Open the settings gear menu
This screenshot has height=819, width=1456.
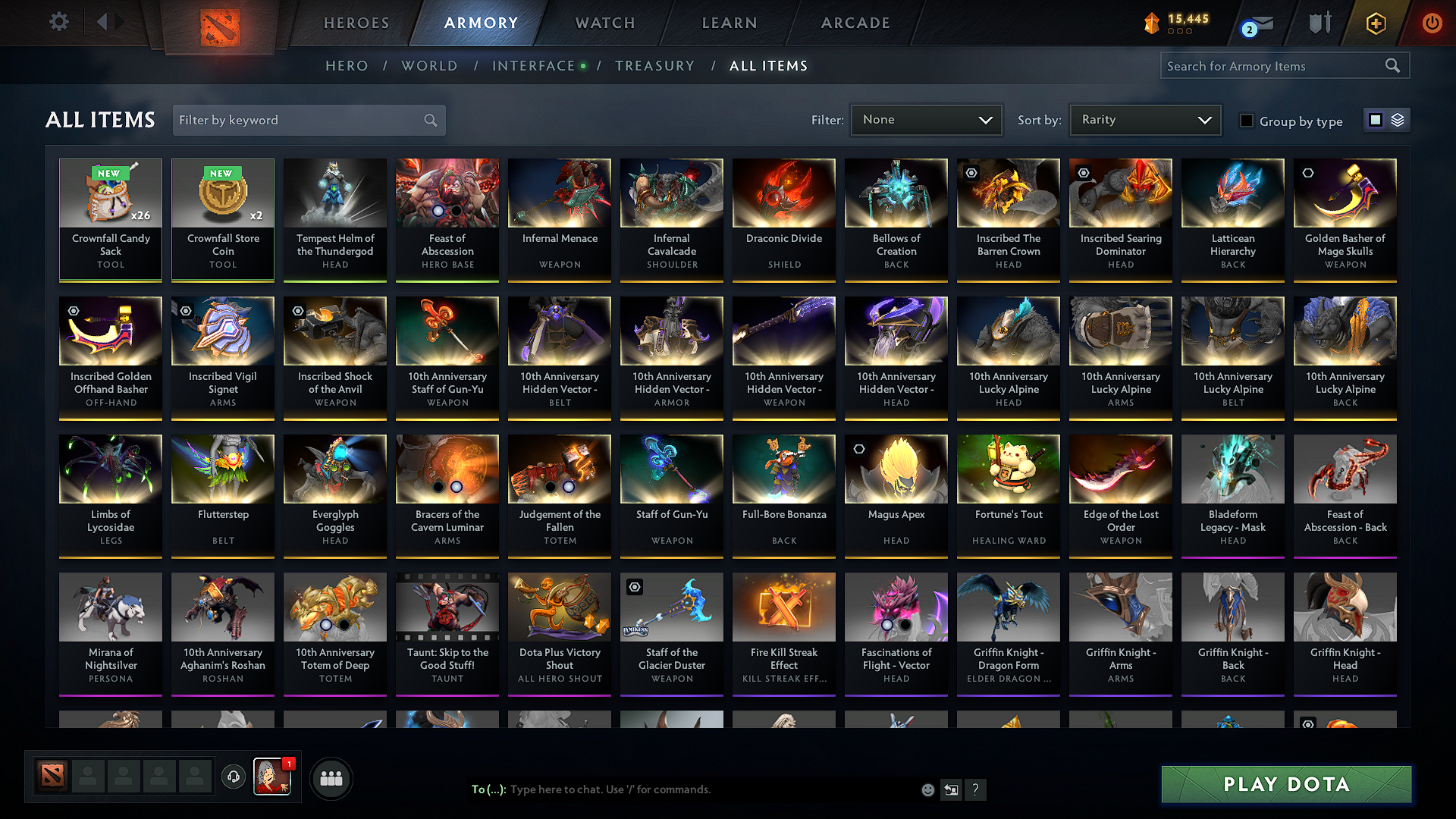click(x=59, y=22)
